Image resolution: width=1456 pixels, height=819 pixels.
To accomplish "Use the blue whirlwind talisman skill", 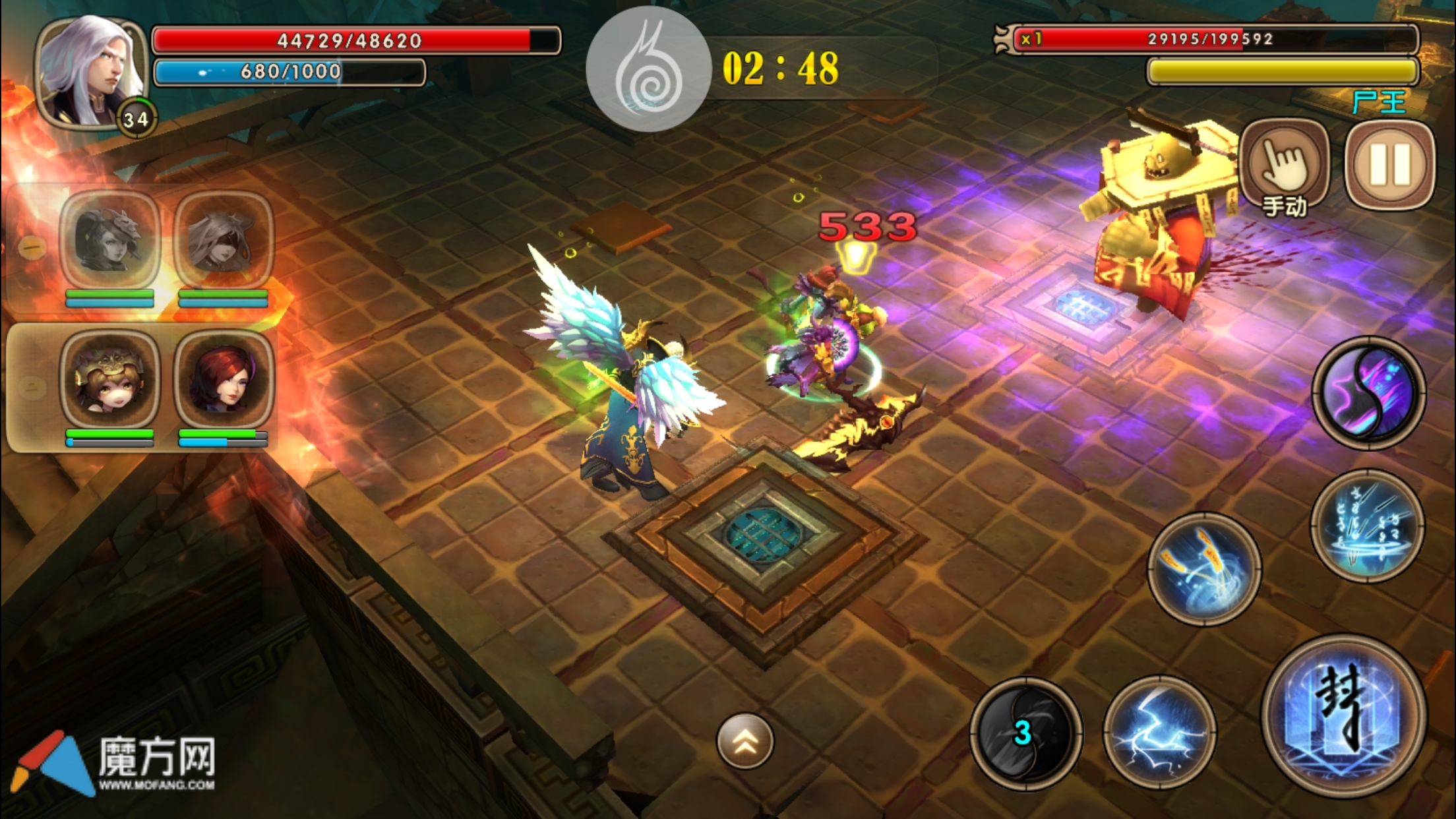I will click(x=1204, y=568).
